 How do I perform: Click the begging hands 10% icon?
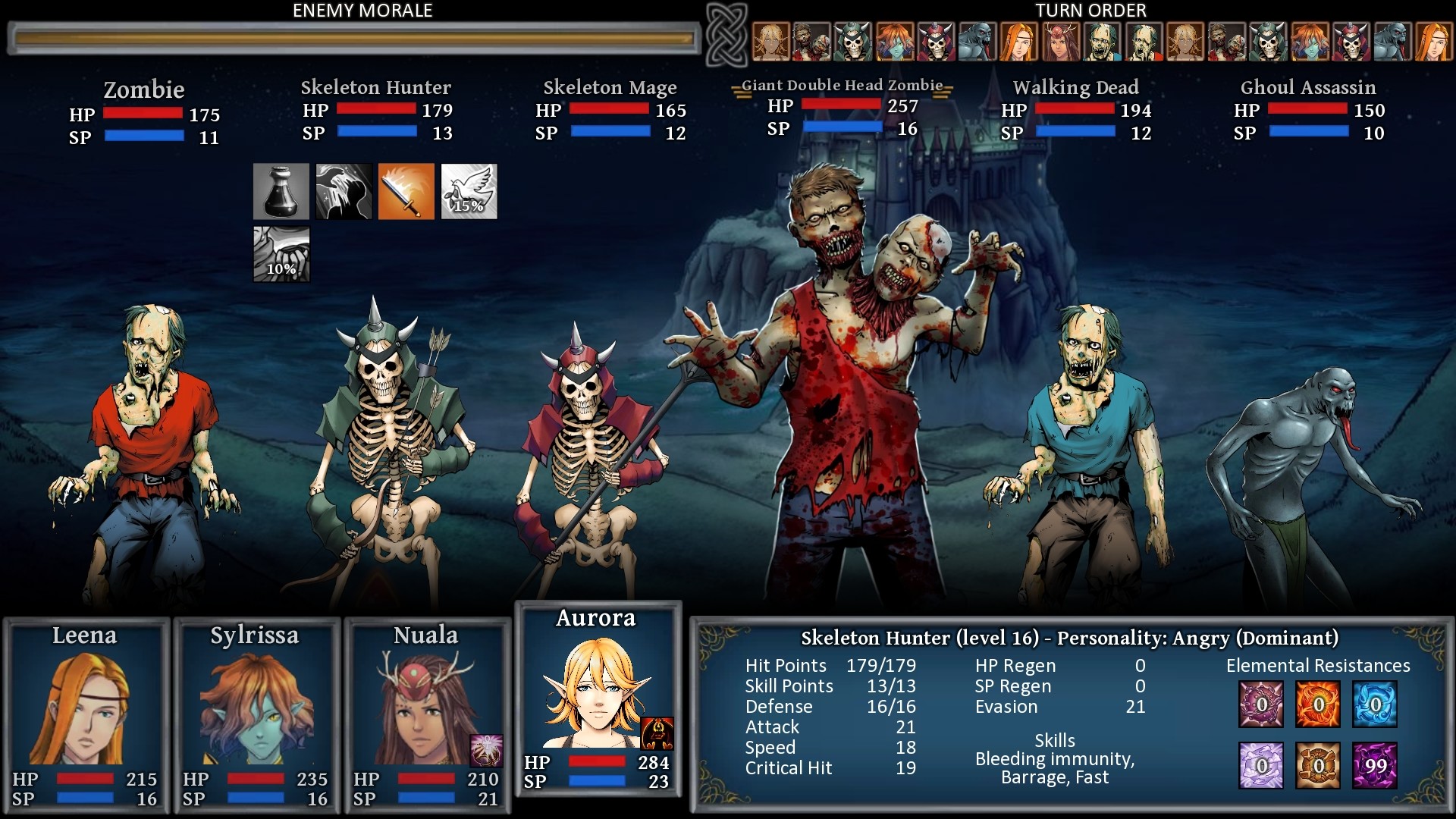tap(281, 254)
